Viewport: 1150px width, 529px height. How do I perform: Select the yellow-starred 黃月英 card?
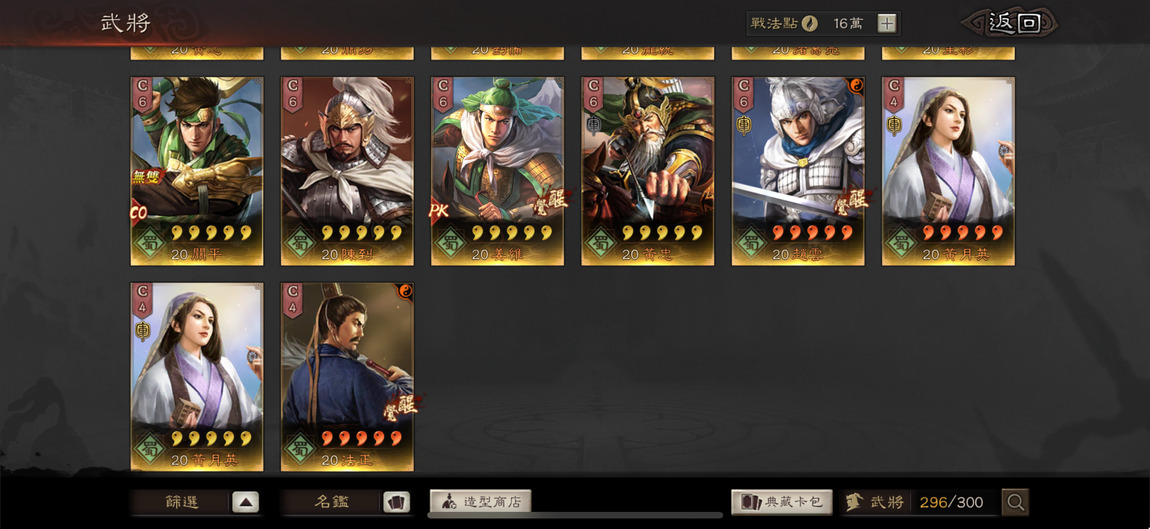pos(197,376)
